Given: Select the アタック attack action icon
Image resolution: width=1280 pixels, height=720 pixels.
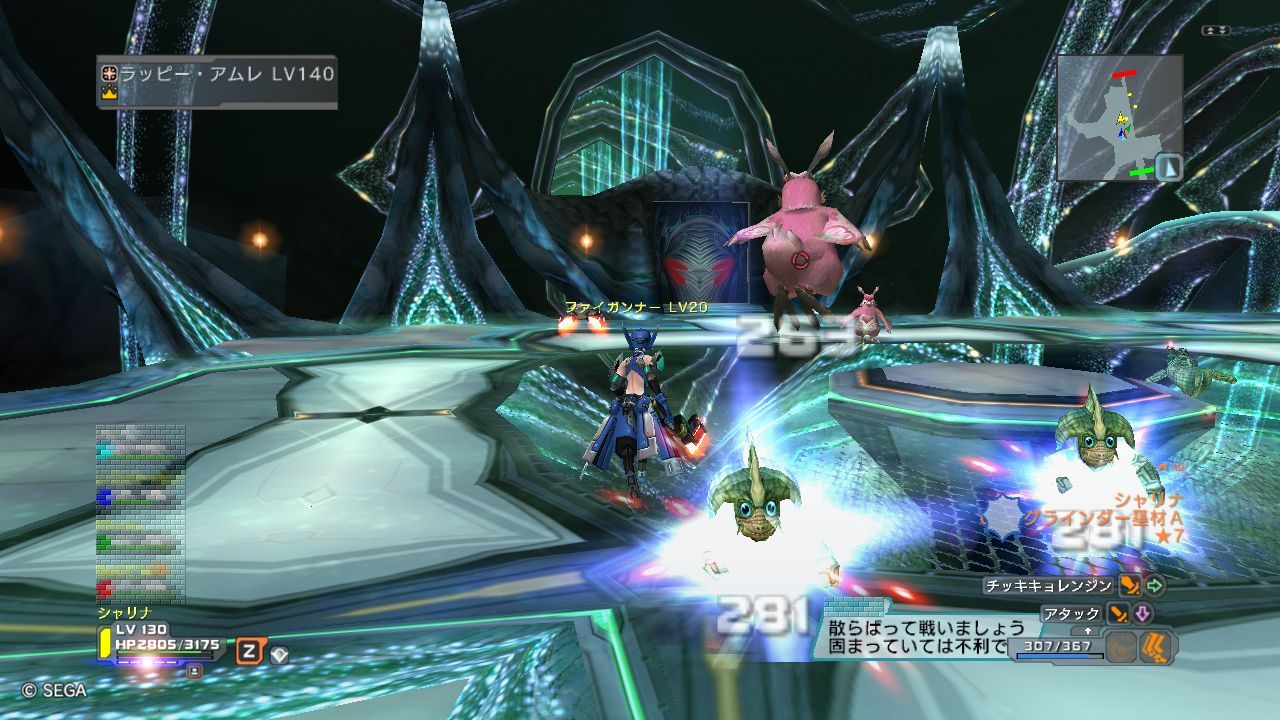Looking at the screenshot, I should pos(1119,613).
